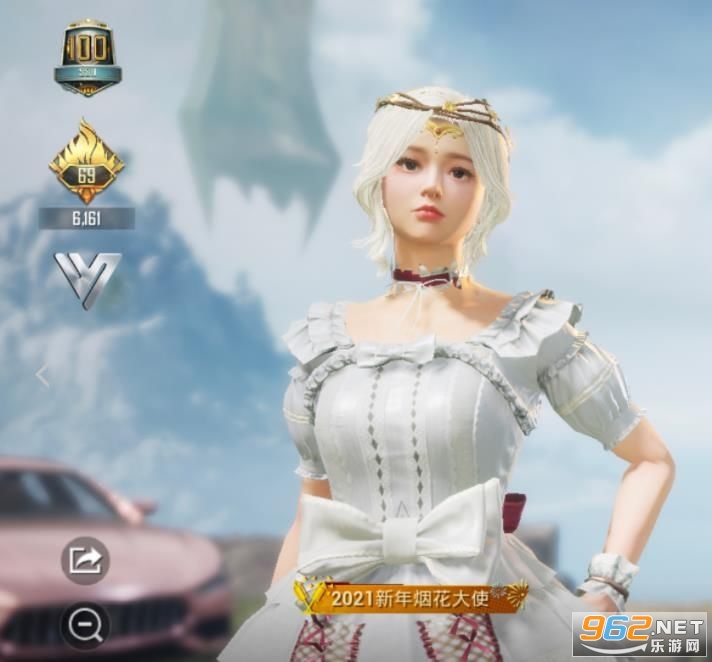712x662 pixels.
Task: View the golden flame rank 69 emblem
Action: [86, 162]
